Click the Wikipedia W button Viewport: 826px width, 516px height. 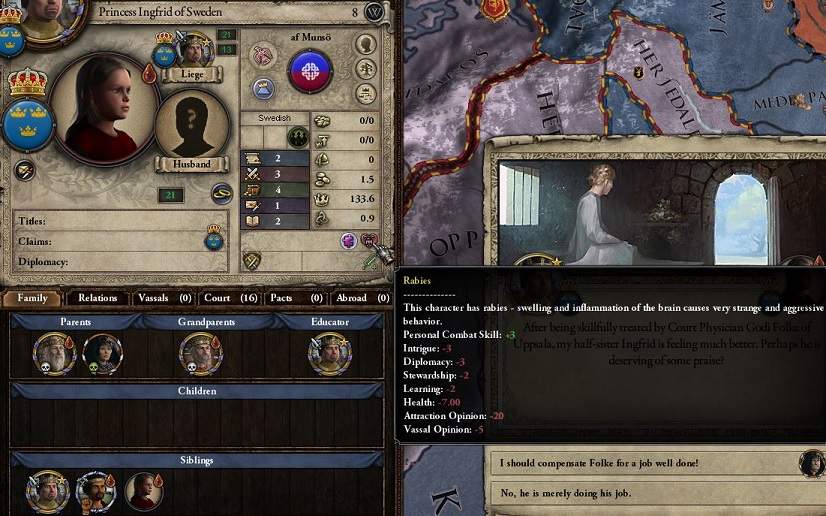(375, 12)
